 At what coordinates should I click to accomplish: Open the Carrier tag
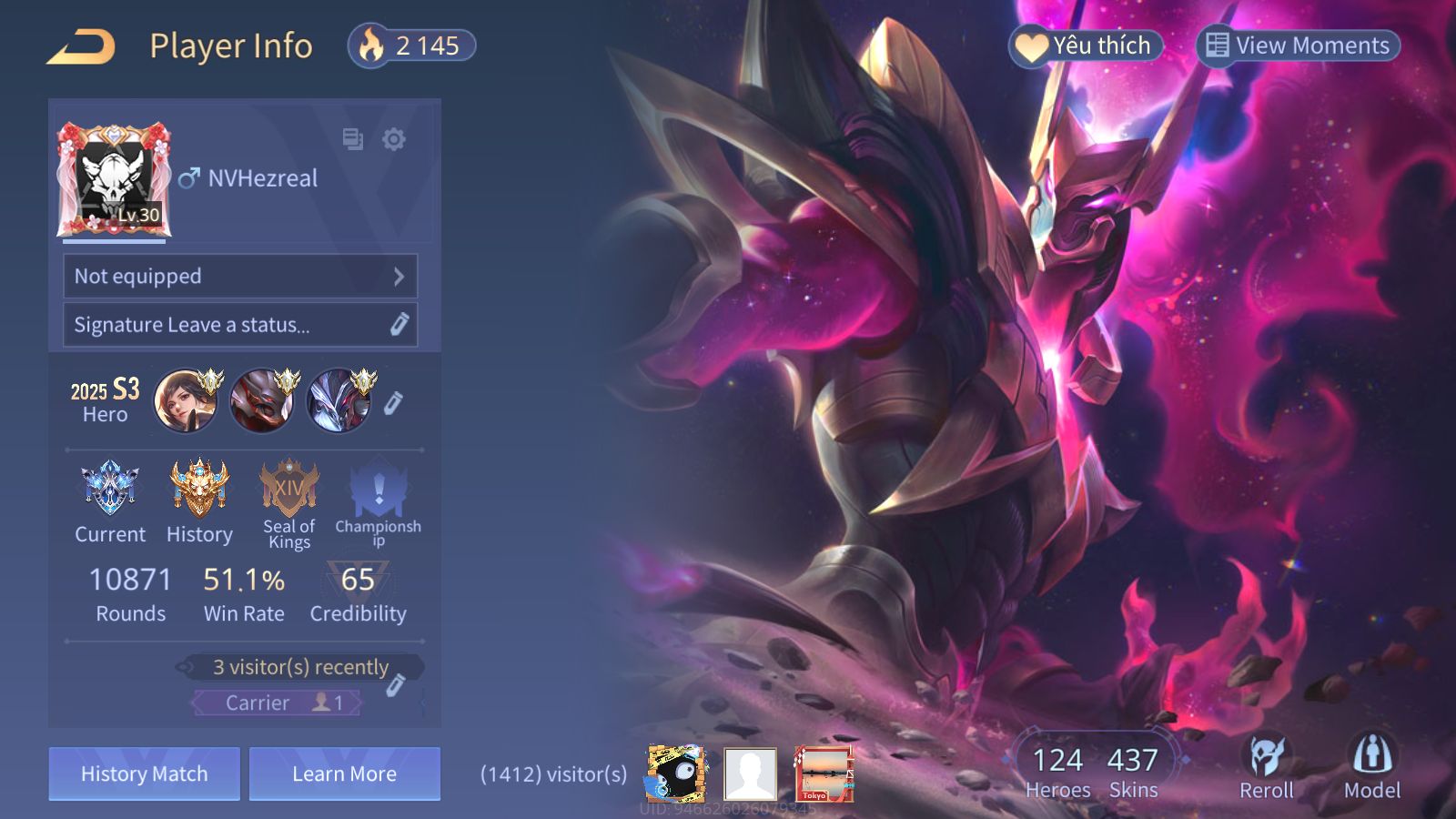point(276,703)
